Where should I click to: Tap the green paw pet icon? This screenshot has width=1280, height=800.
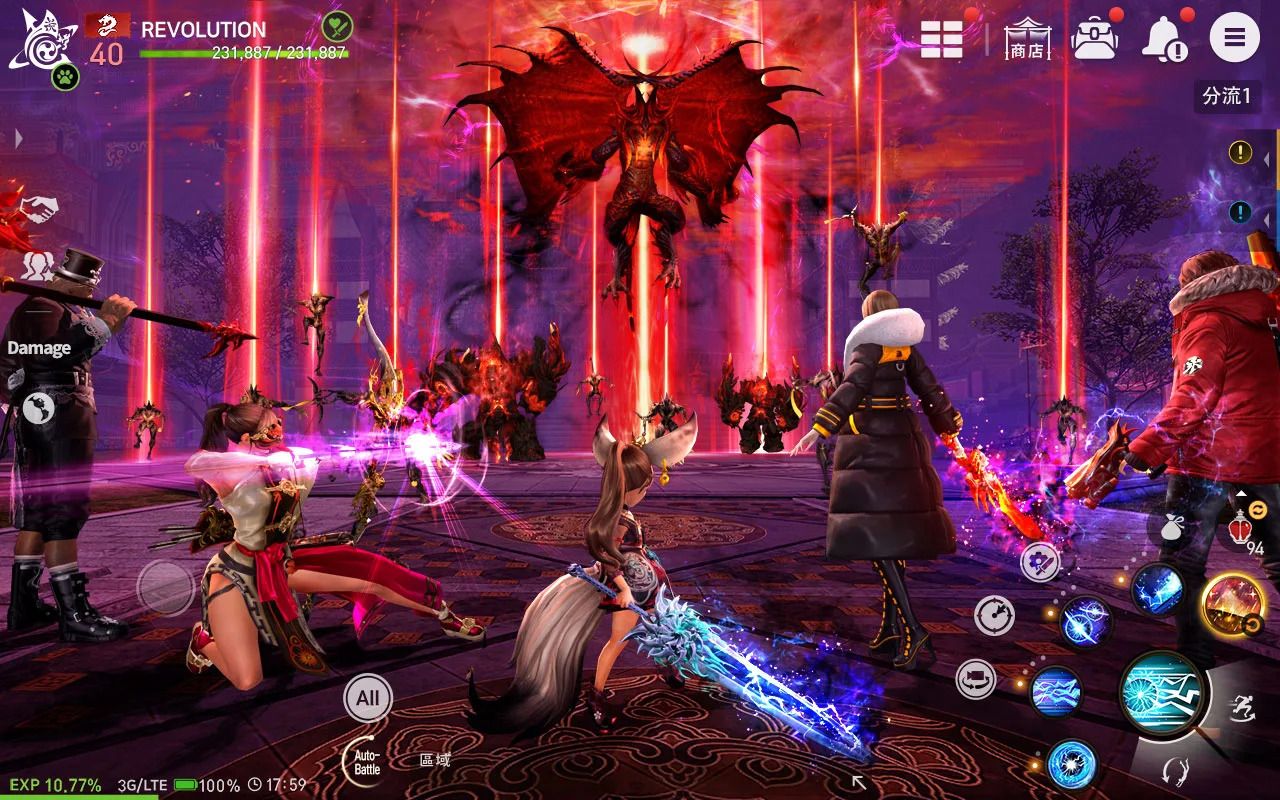[x=65, y=76]
